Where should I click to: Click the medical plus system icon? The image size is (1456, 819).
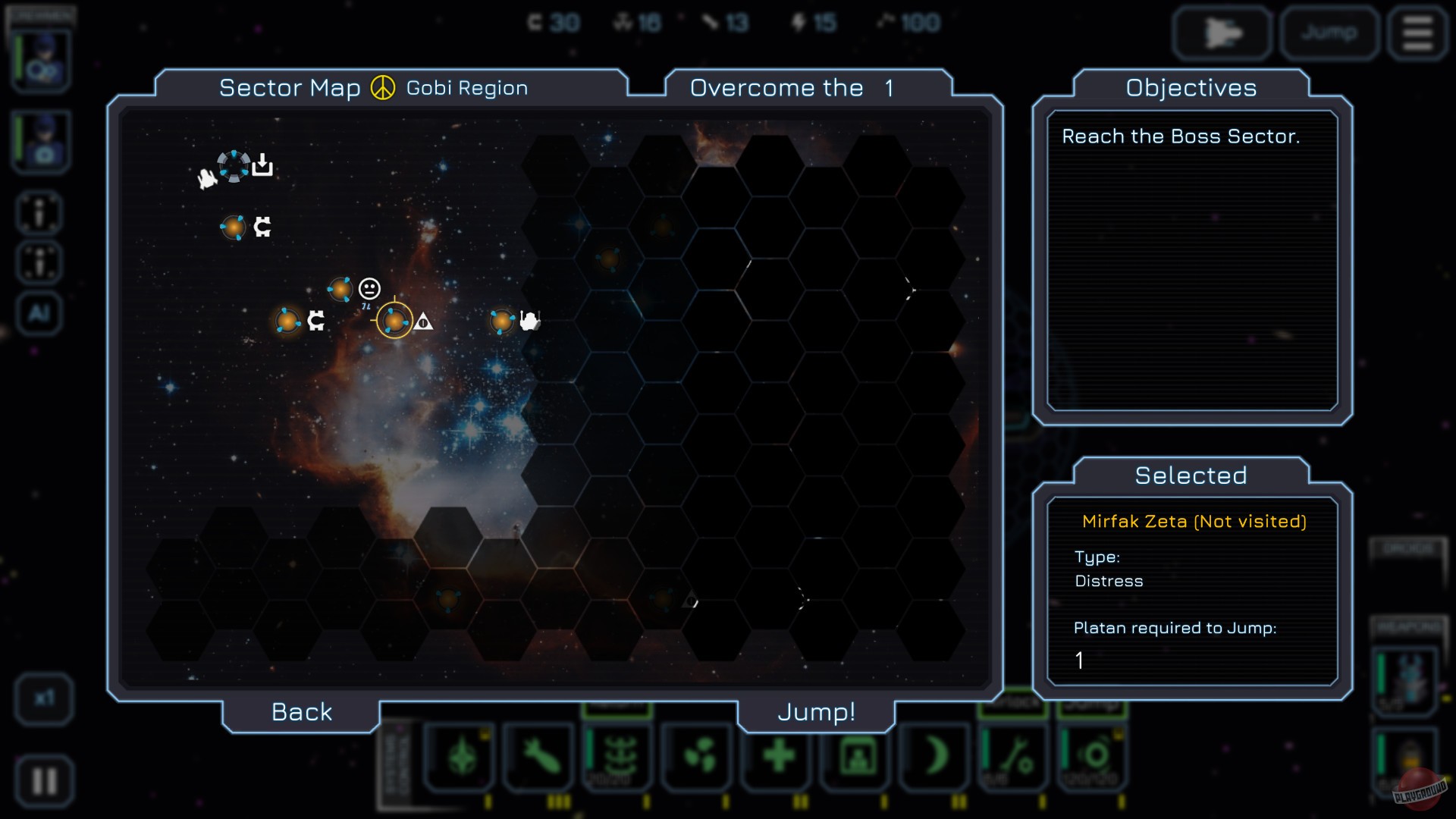coord(777,755)
